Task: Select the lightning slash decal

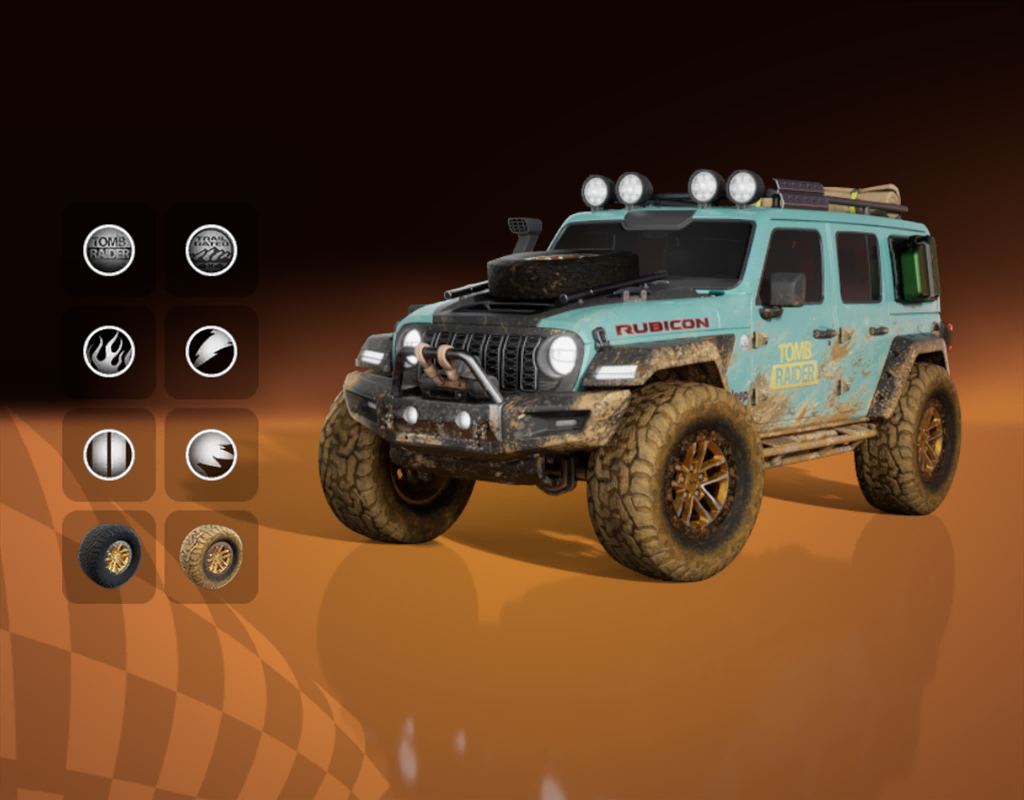Action: [x=211, y=352]
